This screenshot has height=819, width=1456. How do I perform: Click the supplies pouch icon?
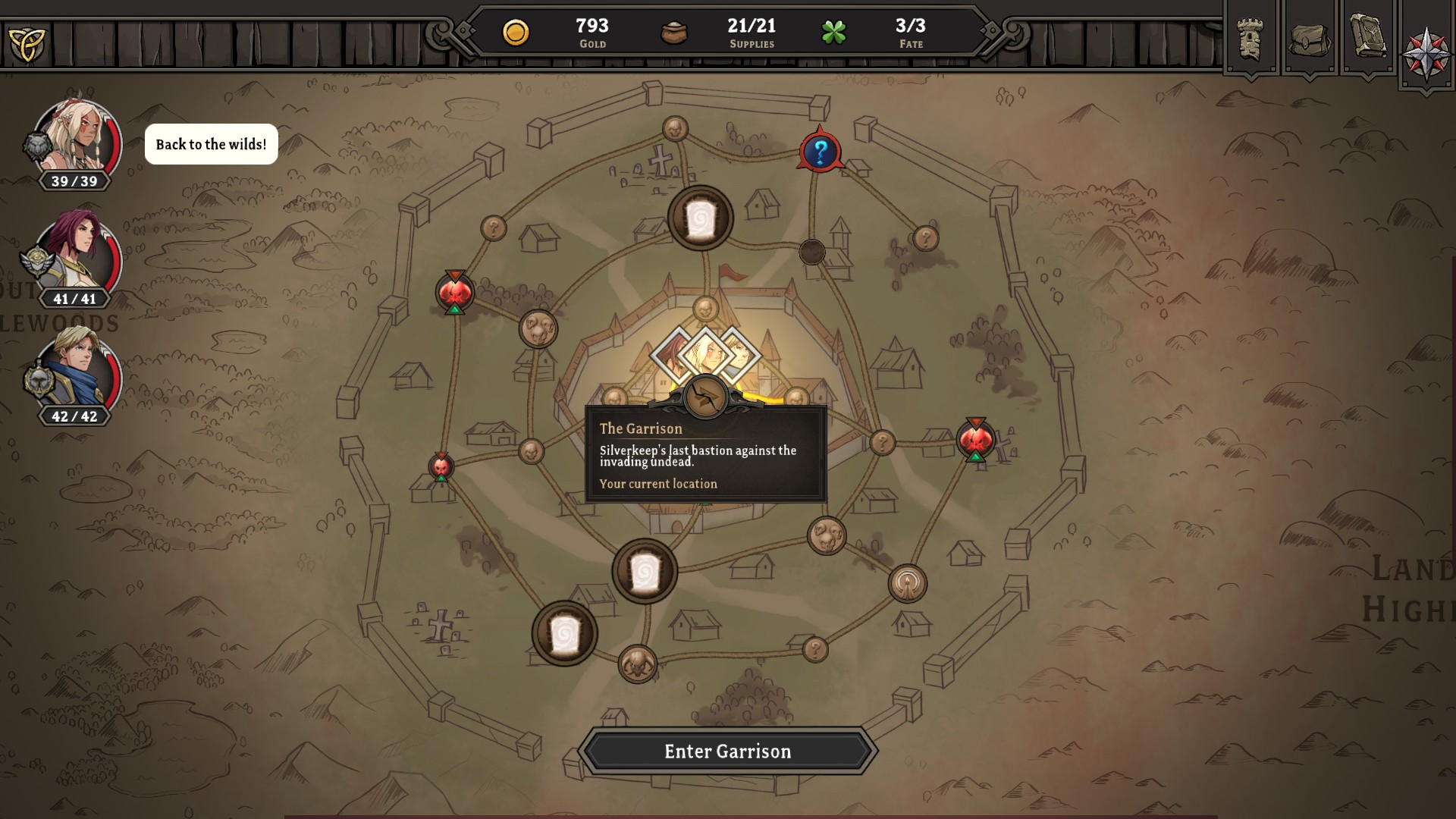pos(673,33)
